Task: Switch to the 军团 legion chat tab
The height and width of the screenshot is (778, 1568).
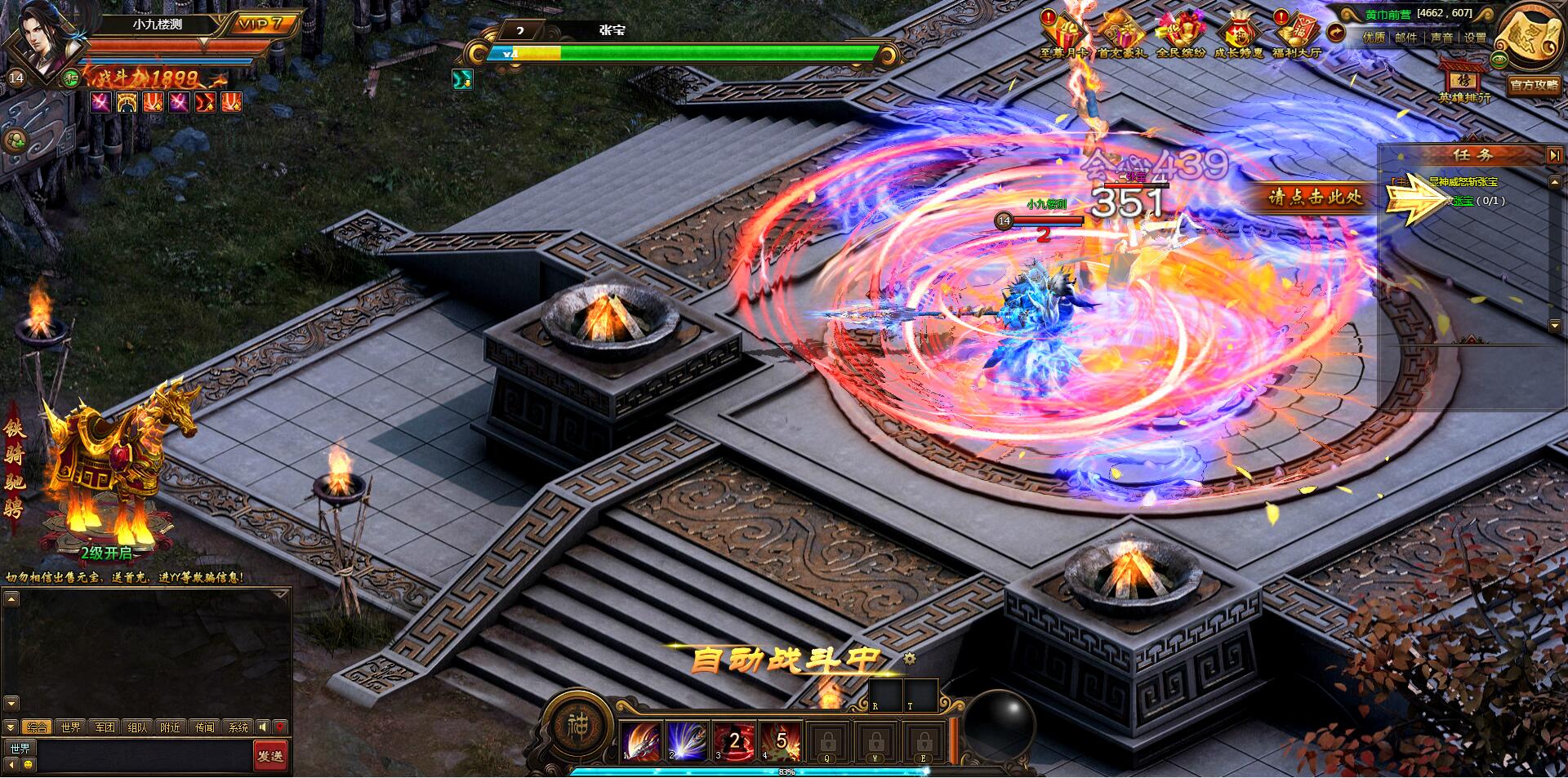Action: (105, 727)
